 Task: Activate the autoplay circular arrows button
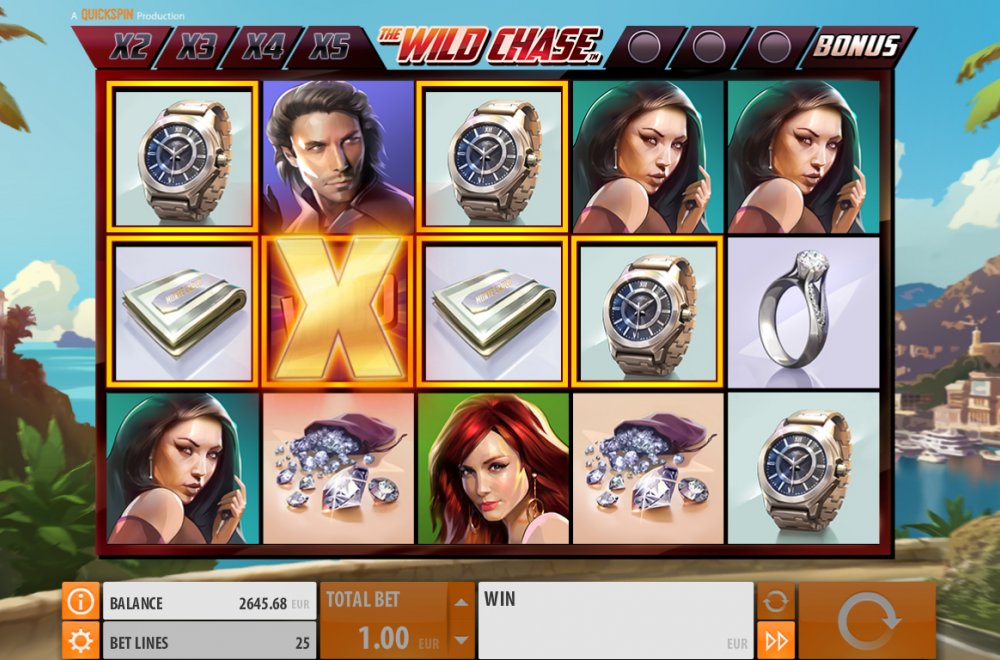pos(776,602)
